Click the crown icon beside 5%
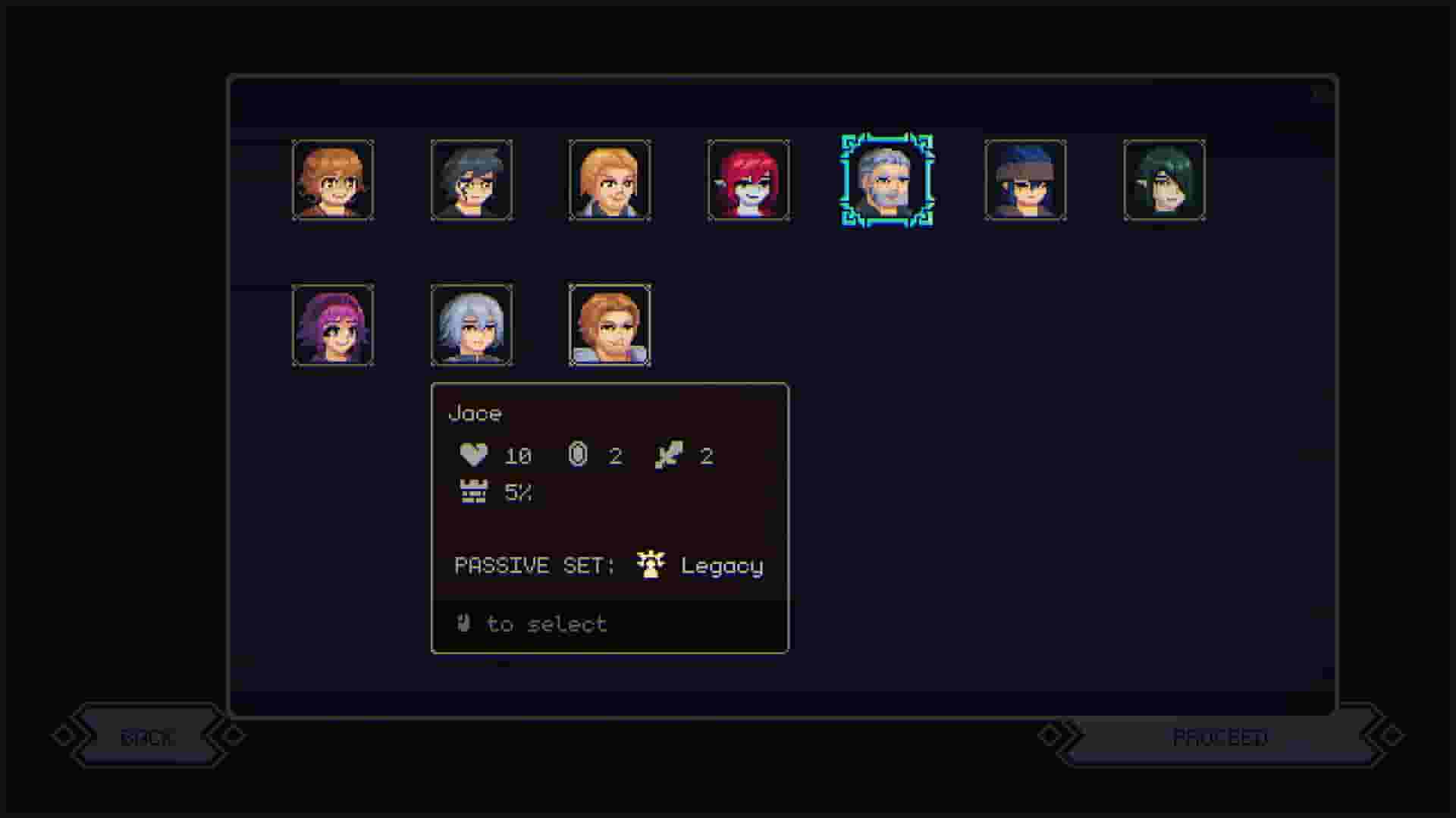This screenshot has height=818, width=1456. pyautogui.click(x=472, y=492)
